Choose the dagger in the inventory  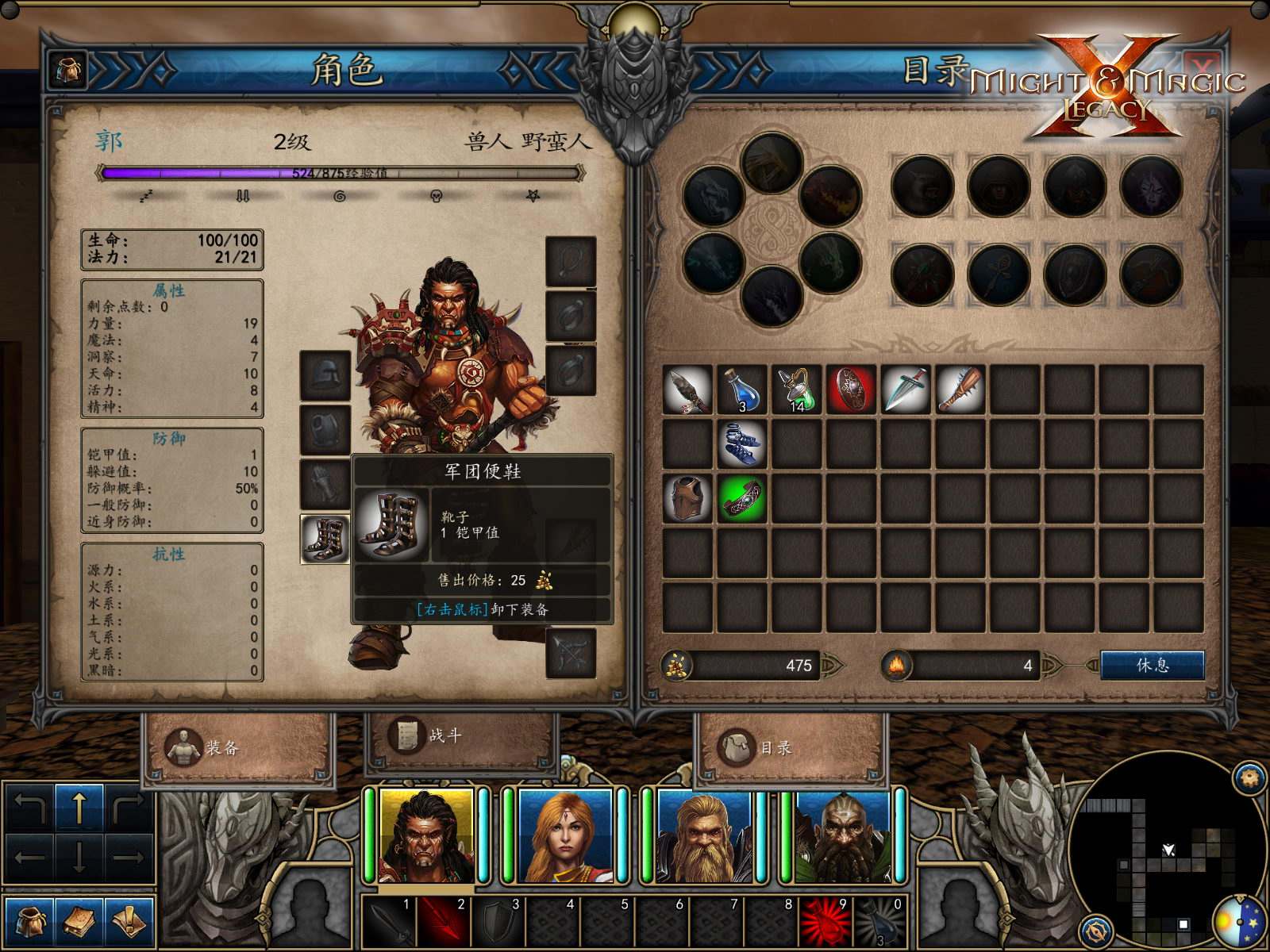click(906, 390)
